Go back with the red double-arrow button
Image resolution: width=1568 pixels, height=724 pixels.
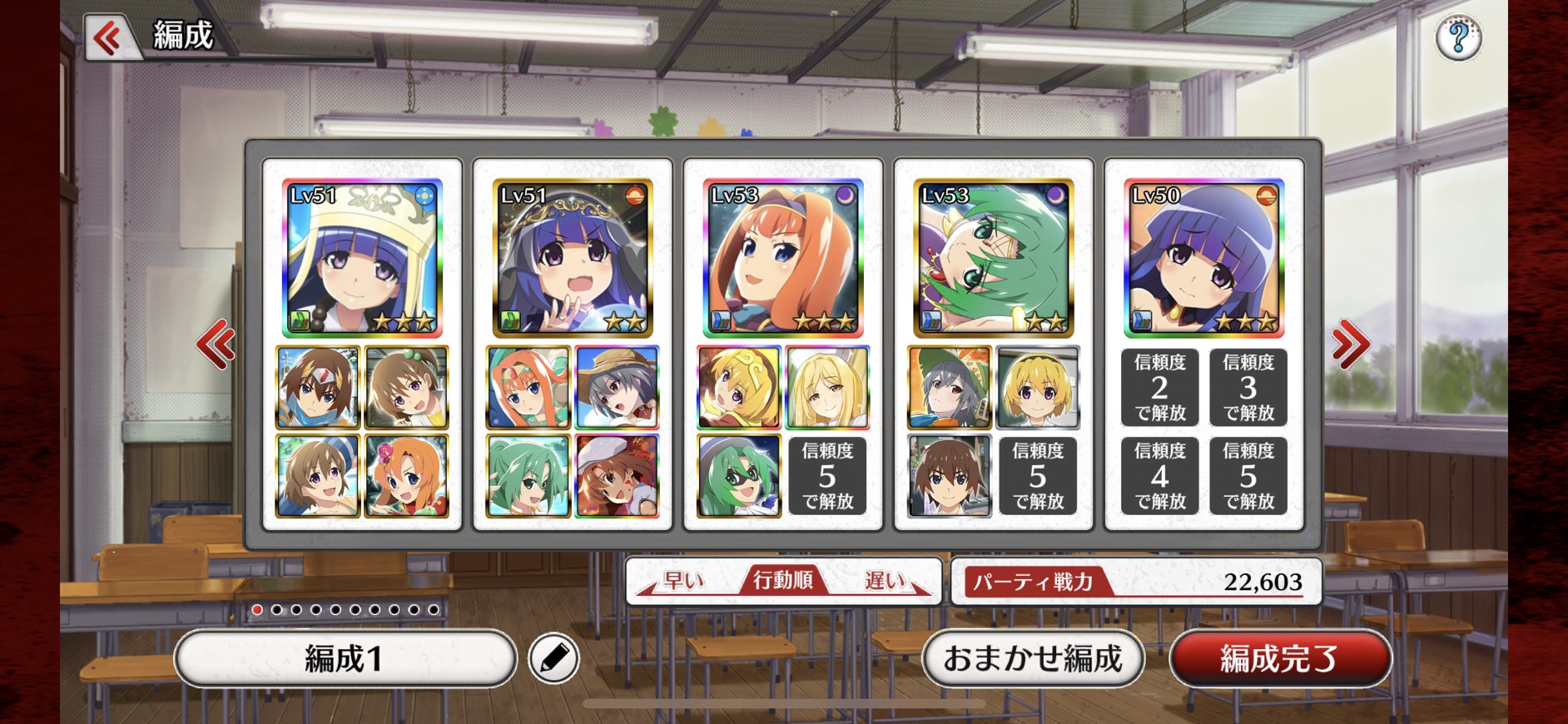point(109,37)
